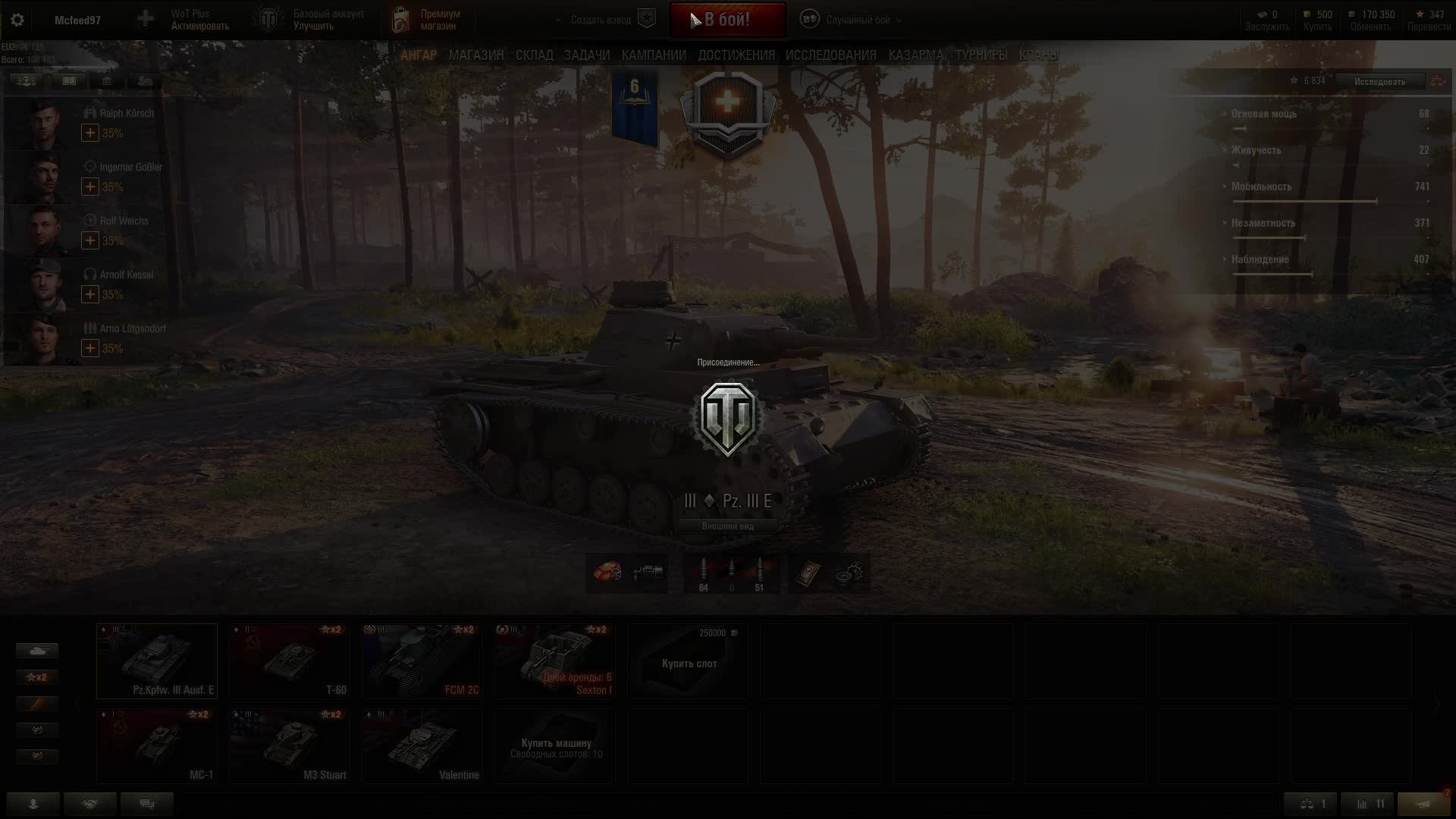Open the settings gear menu

(17, 20)
